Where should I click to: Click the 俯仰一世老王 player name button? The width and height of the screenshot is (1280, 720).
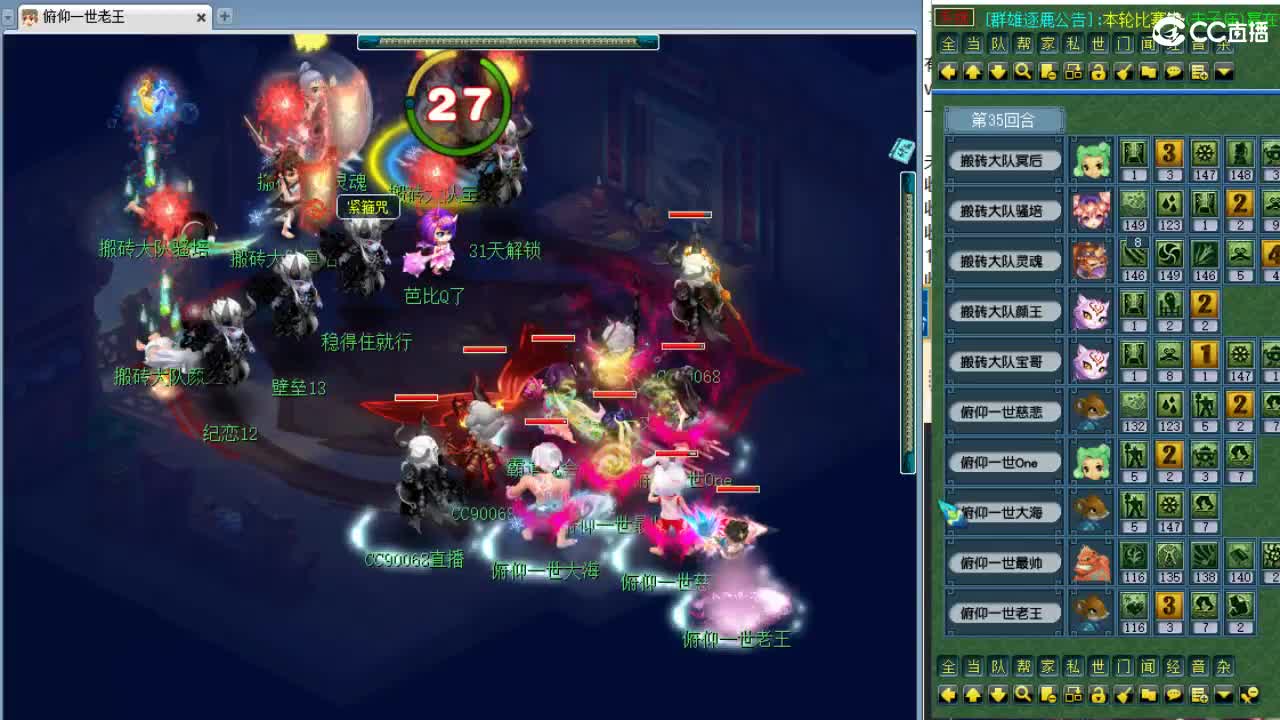pos(1003,613)
